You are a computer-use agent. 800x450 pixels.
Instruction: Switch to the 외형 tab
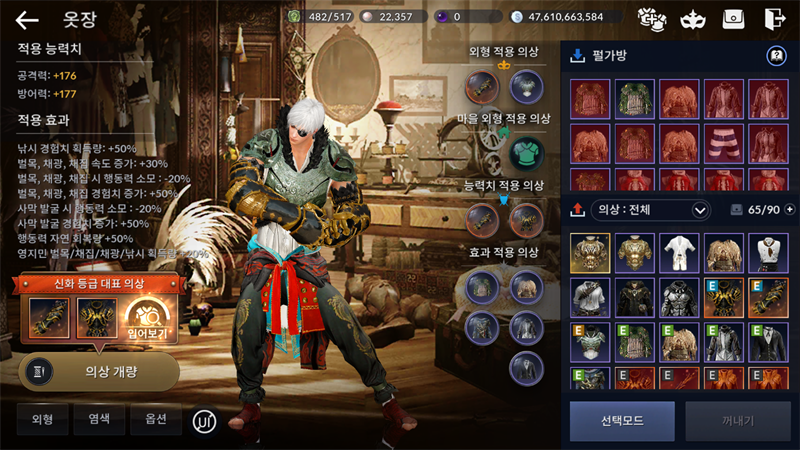[x=42, y=420]
